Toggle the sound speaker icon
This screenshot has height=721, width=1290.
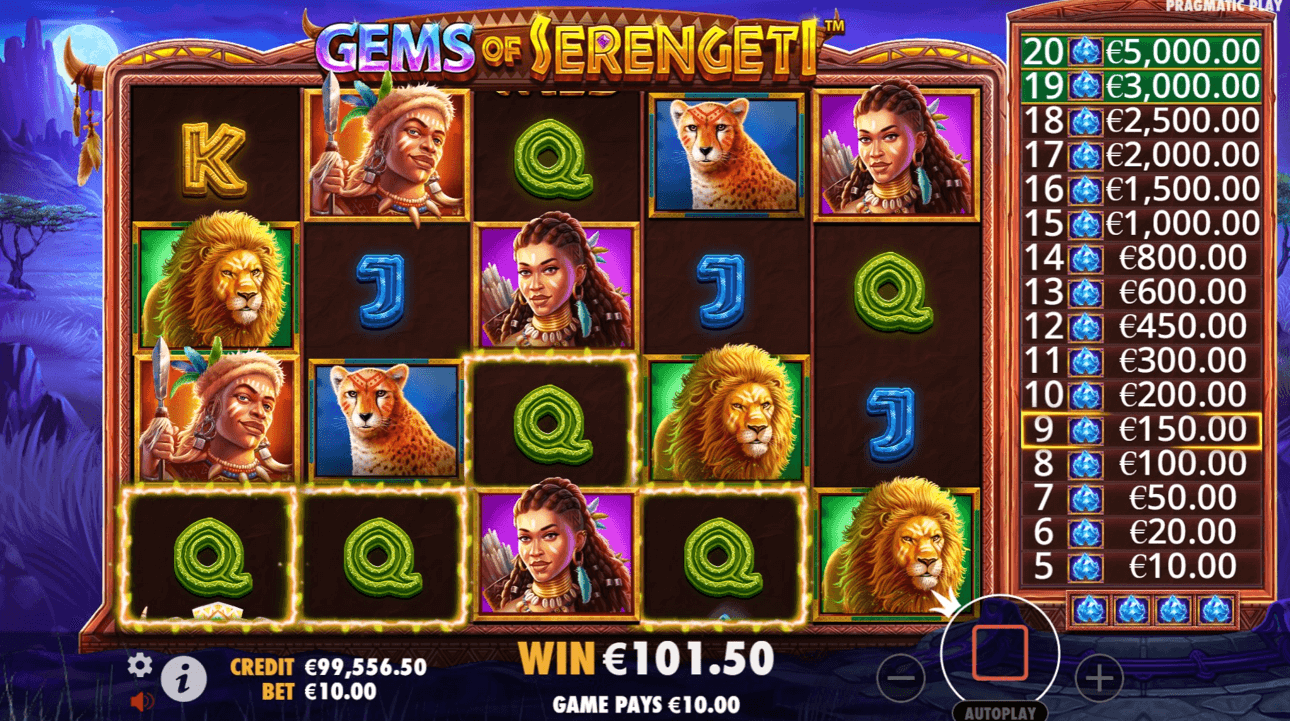click(x=138, y=701)
